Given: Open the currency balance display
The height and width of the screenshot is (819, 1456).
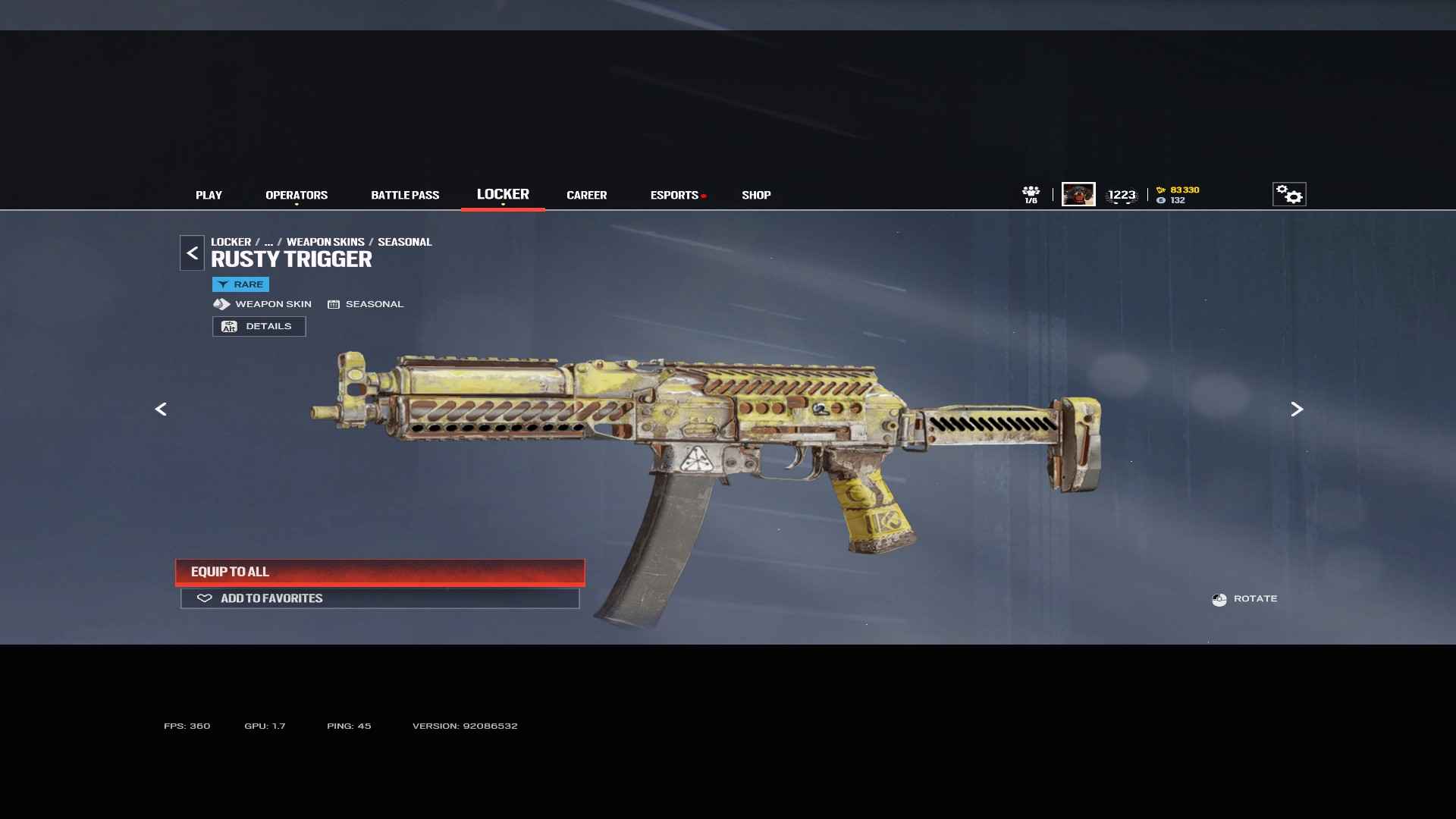Looking at the screenshot, I should 1178,195.
